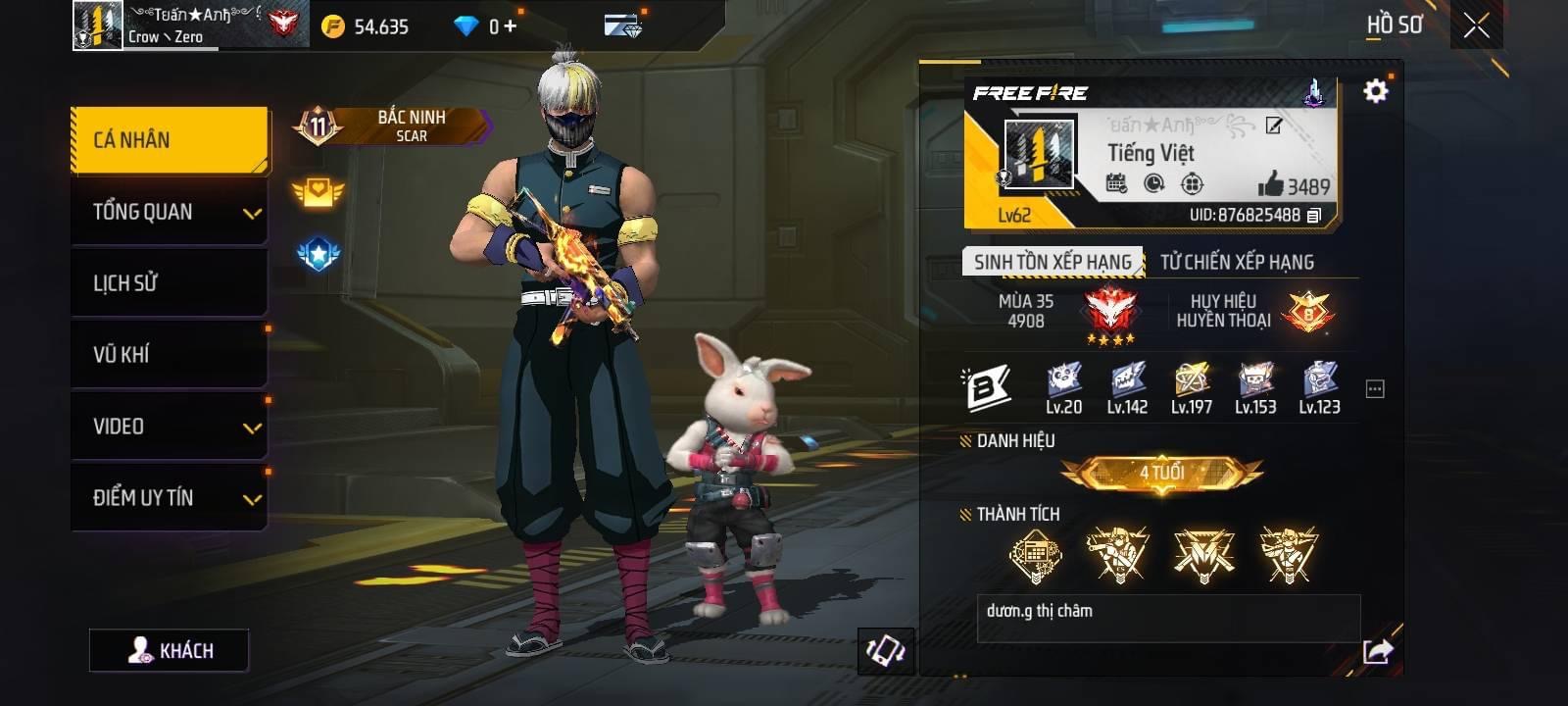Open profile settings gear icon
This screenshot has width=1568, height=706.
(x=1376, y=91)
